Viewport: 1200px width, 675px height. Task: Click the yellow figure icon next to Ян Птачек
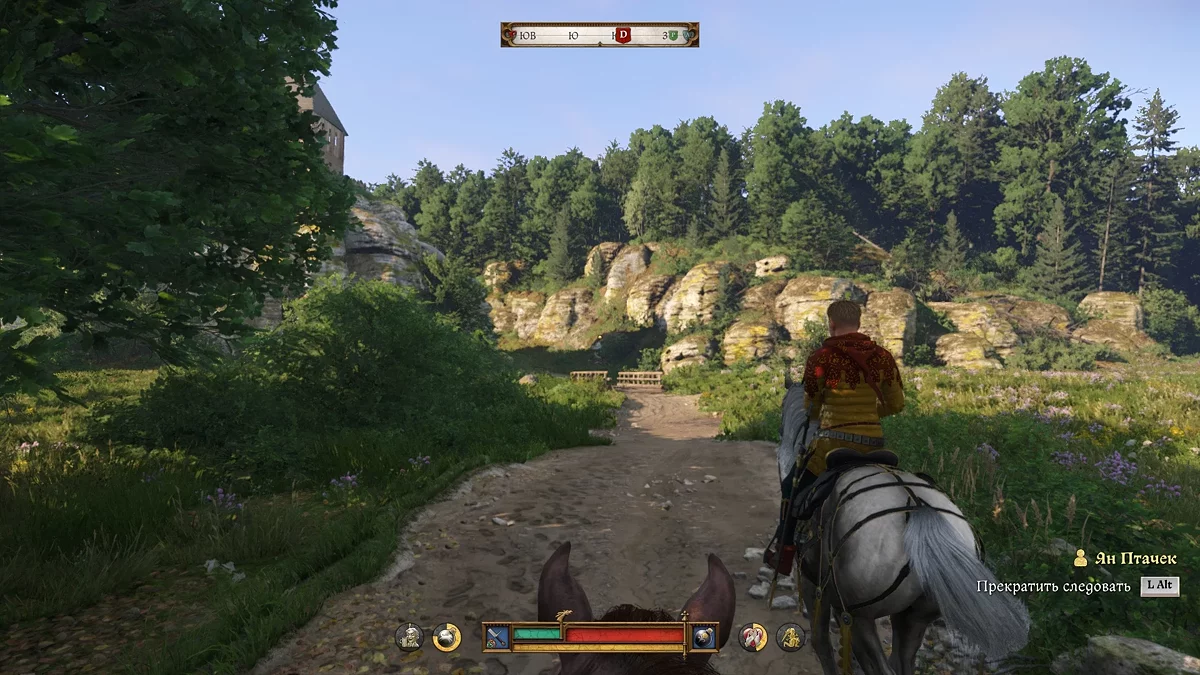pos(1080,559)
